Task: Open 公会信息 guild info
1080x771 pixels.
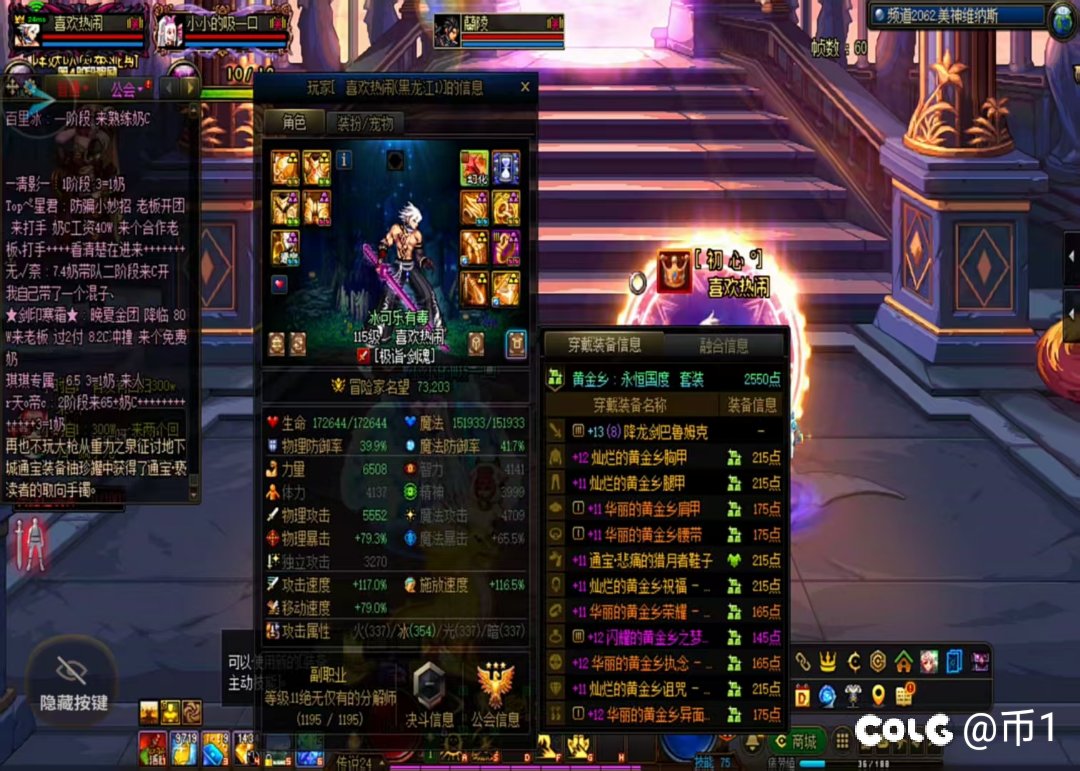Action: click(x=495, y=694)
